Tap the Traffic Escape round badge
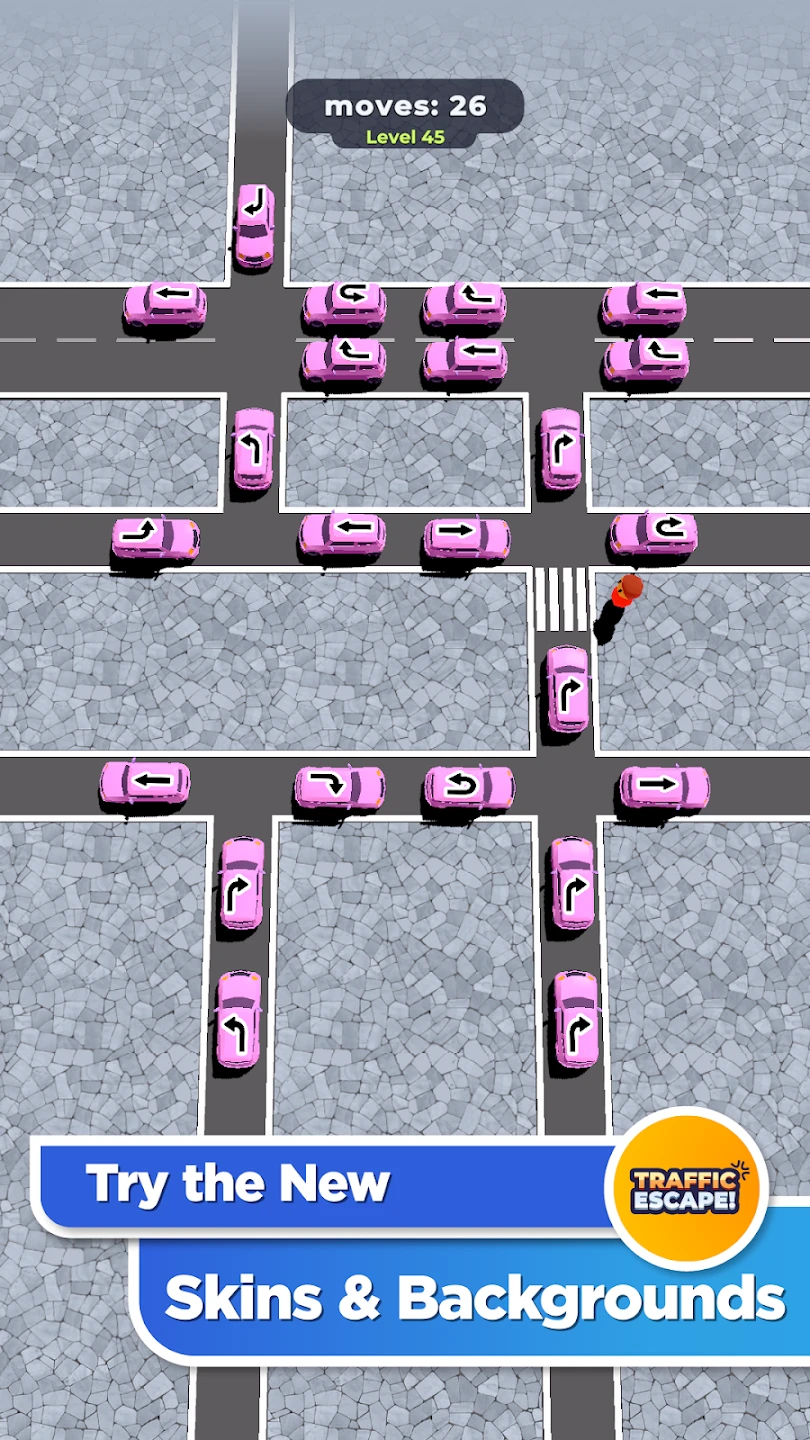 685,1188
